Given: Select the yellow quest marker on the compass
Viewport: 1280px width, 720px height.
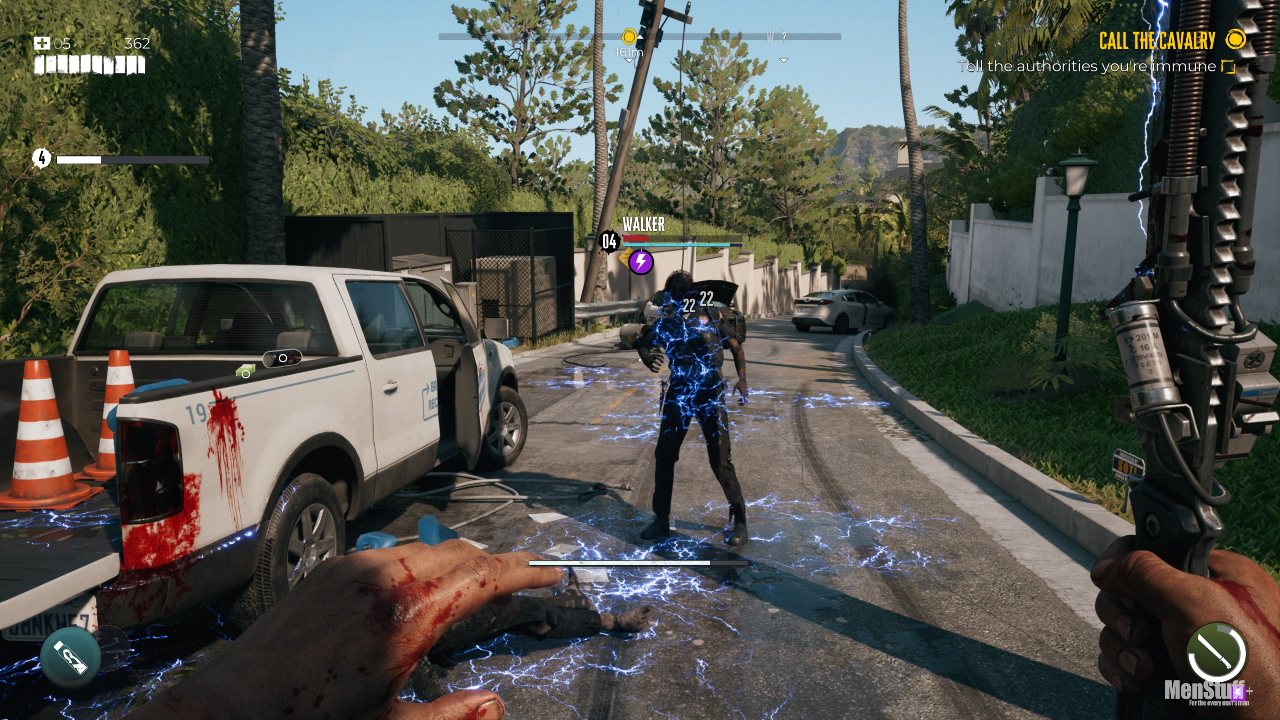Looking at the screenshot, I should (x=629, y=37).
